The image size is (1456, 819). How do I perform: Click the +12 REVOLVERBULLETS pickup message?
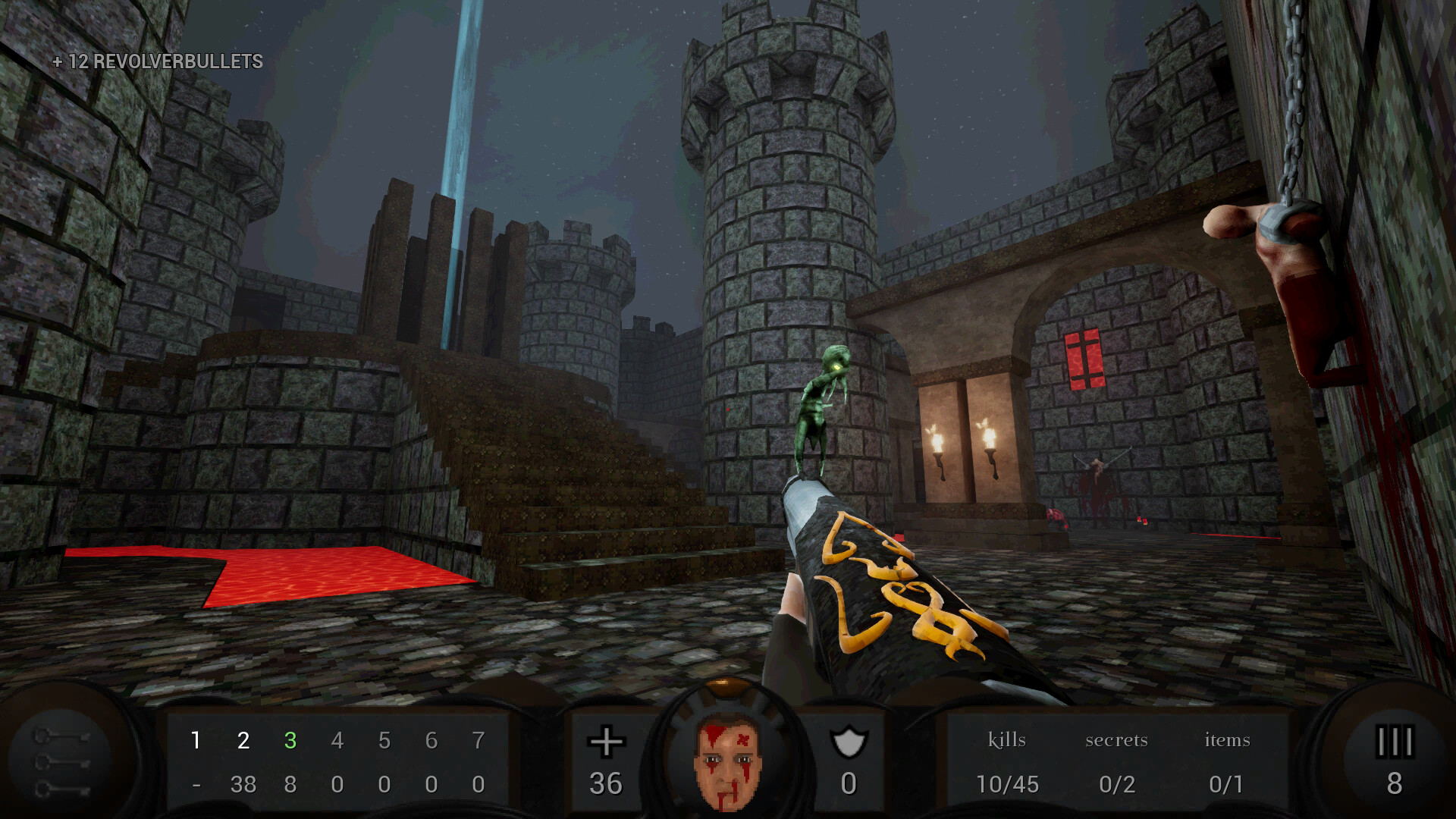(x=157, y=61)
